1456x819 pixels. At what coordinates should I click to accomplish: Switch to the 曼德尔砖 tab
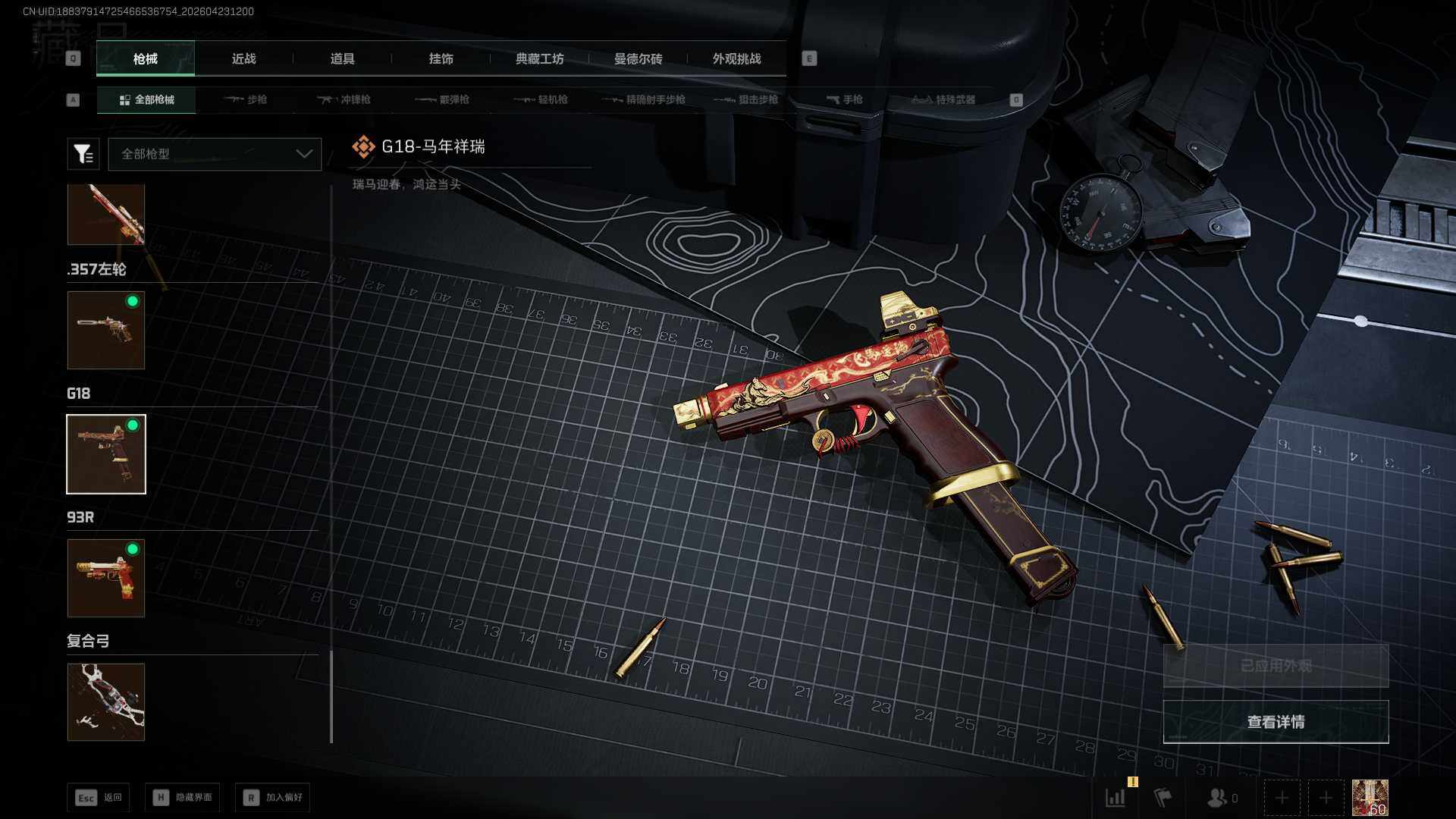[x=638, y=58]
